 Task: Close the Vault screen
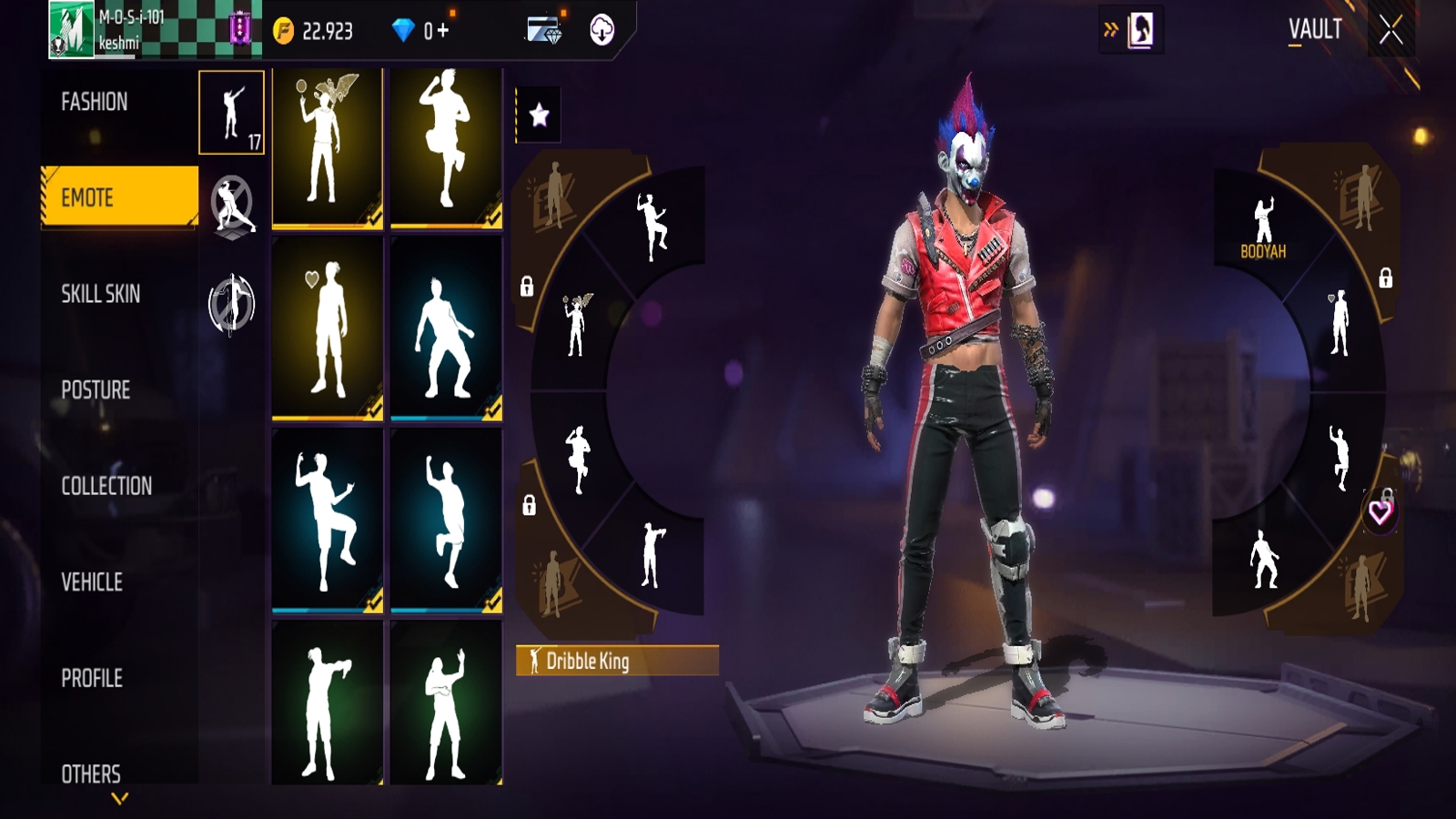tap(1390, 31)
